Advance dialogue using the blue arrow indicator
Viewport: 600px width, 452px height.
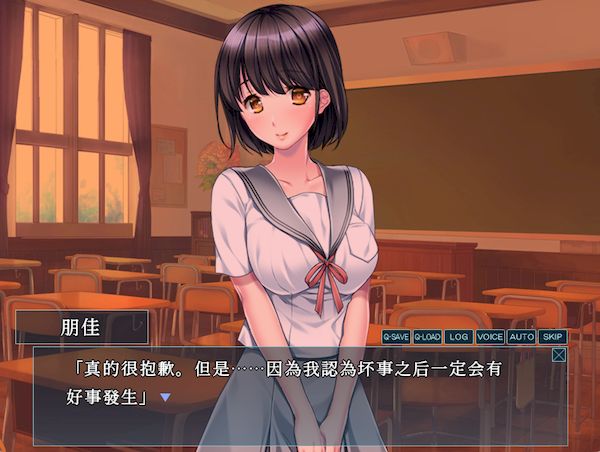click(166, 397)
